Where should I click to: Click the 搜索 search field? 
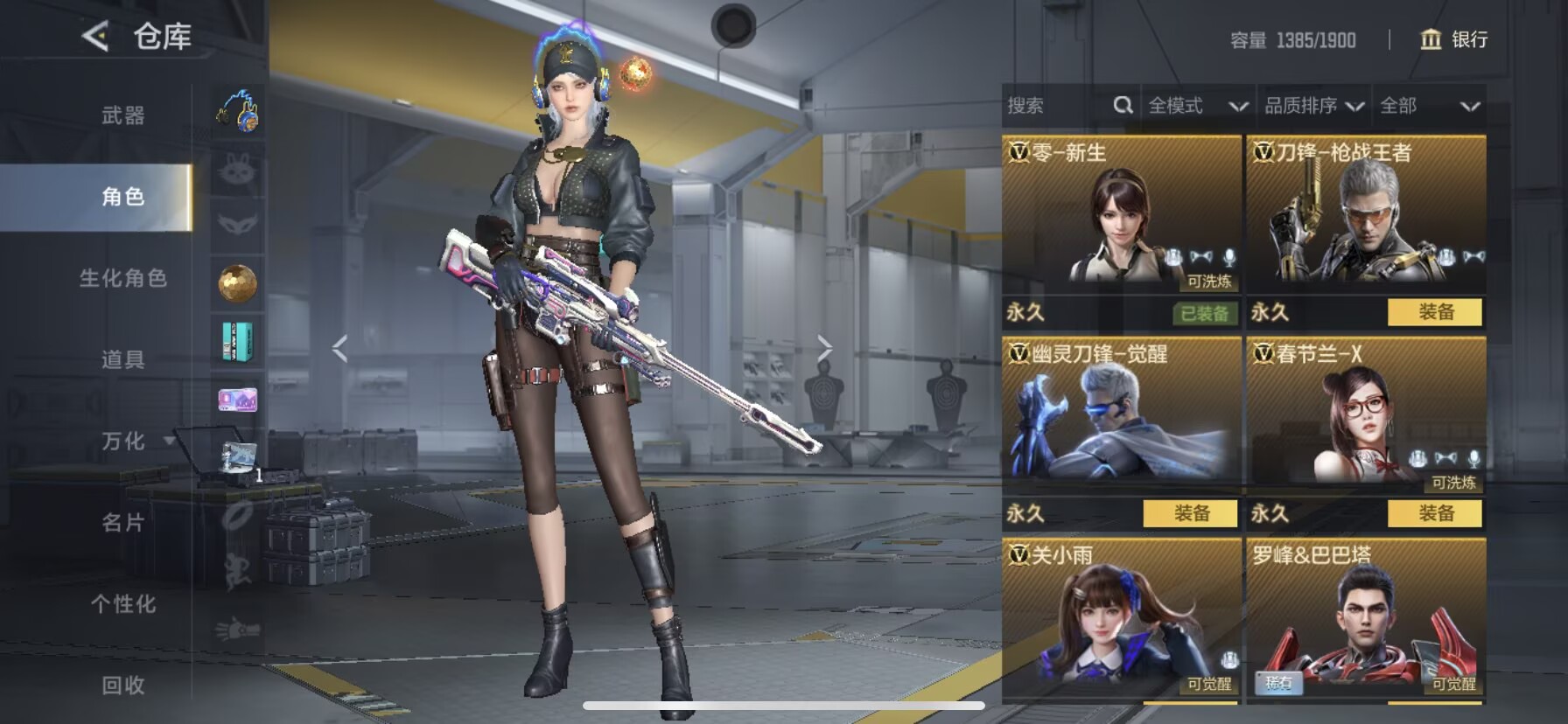coord(1054,106)
